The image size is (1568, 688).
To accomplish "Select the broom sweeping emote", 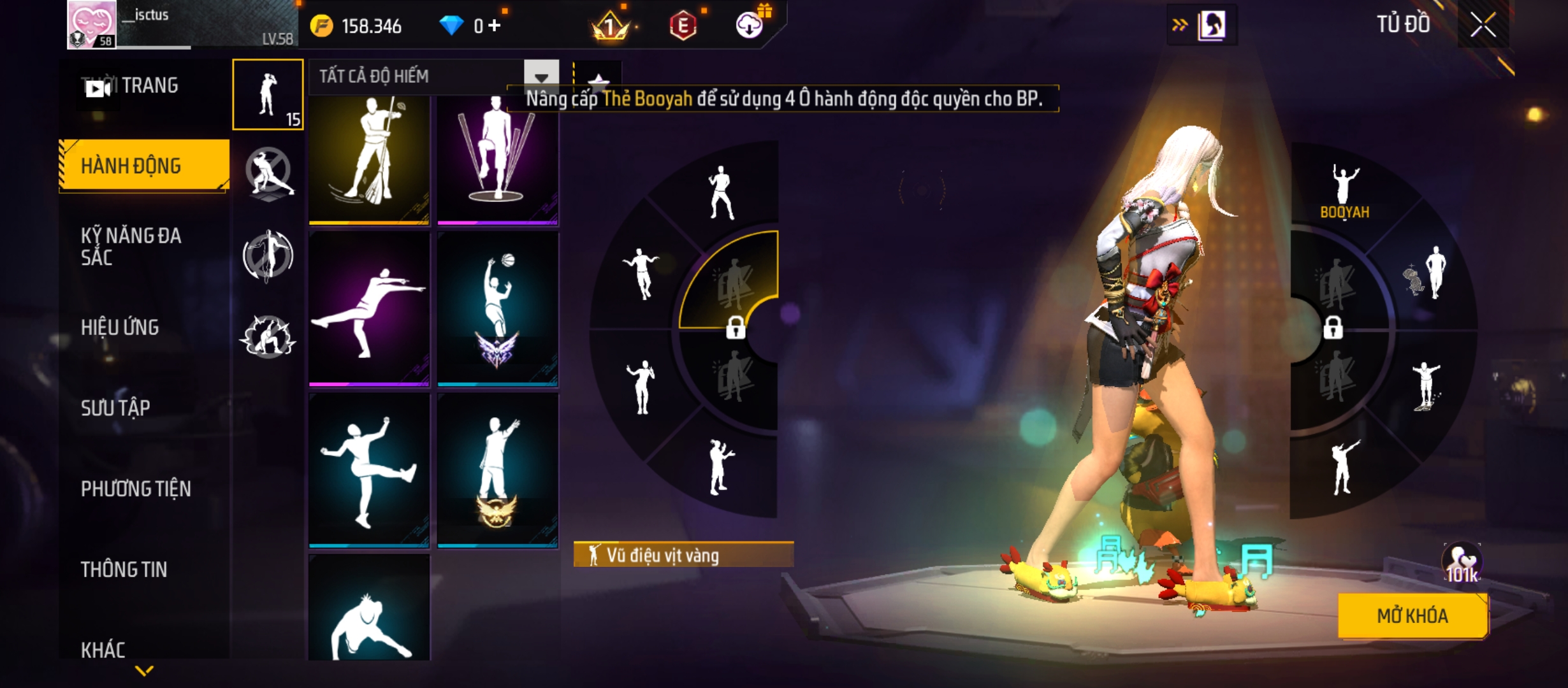I will click(x=369, y=159).
